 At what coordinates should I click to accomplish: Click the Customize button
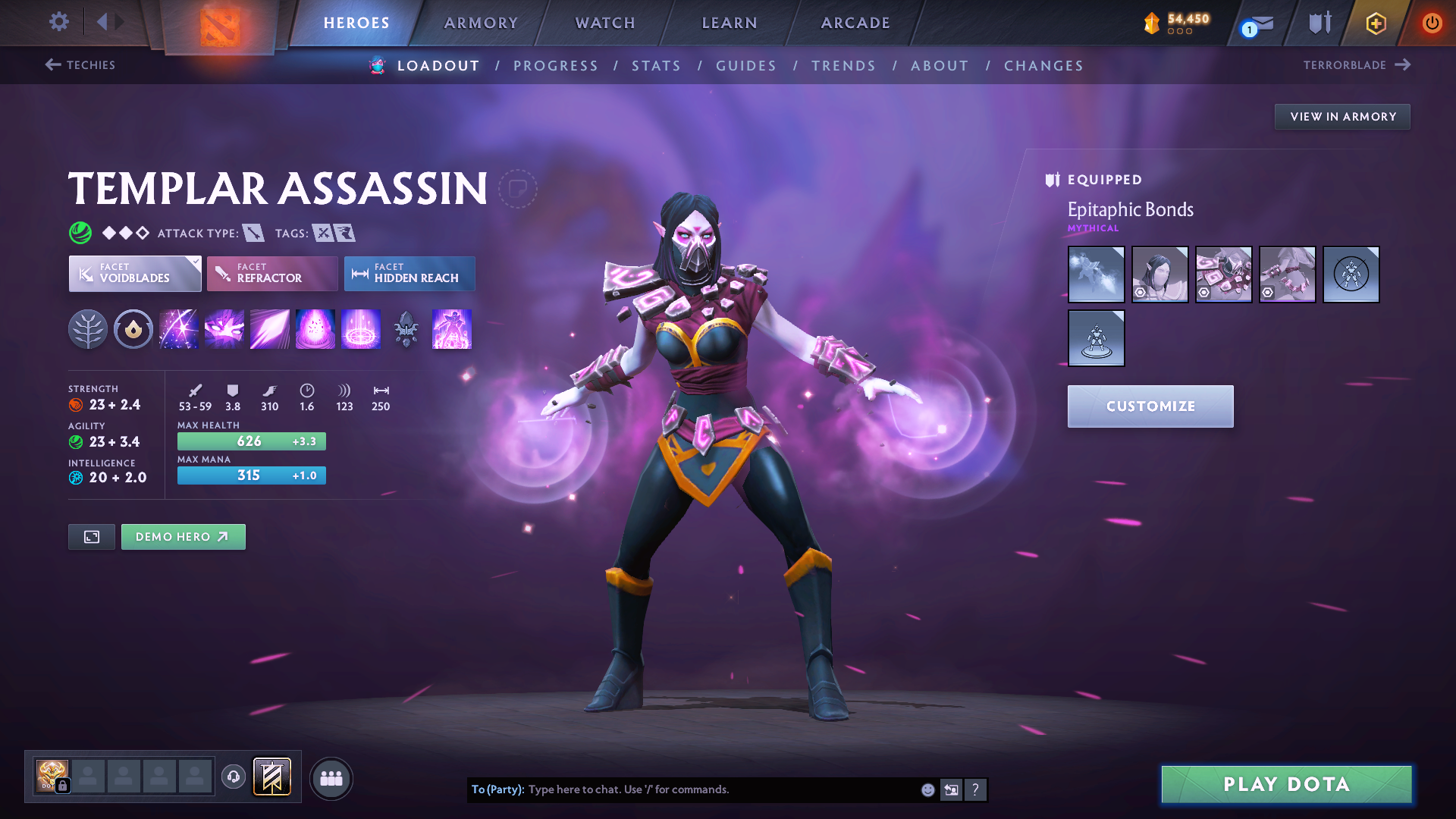click(1150, 406)
